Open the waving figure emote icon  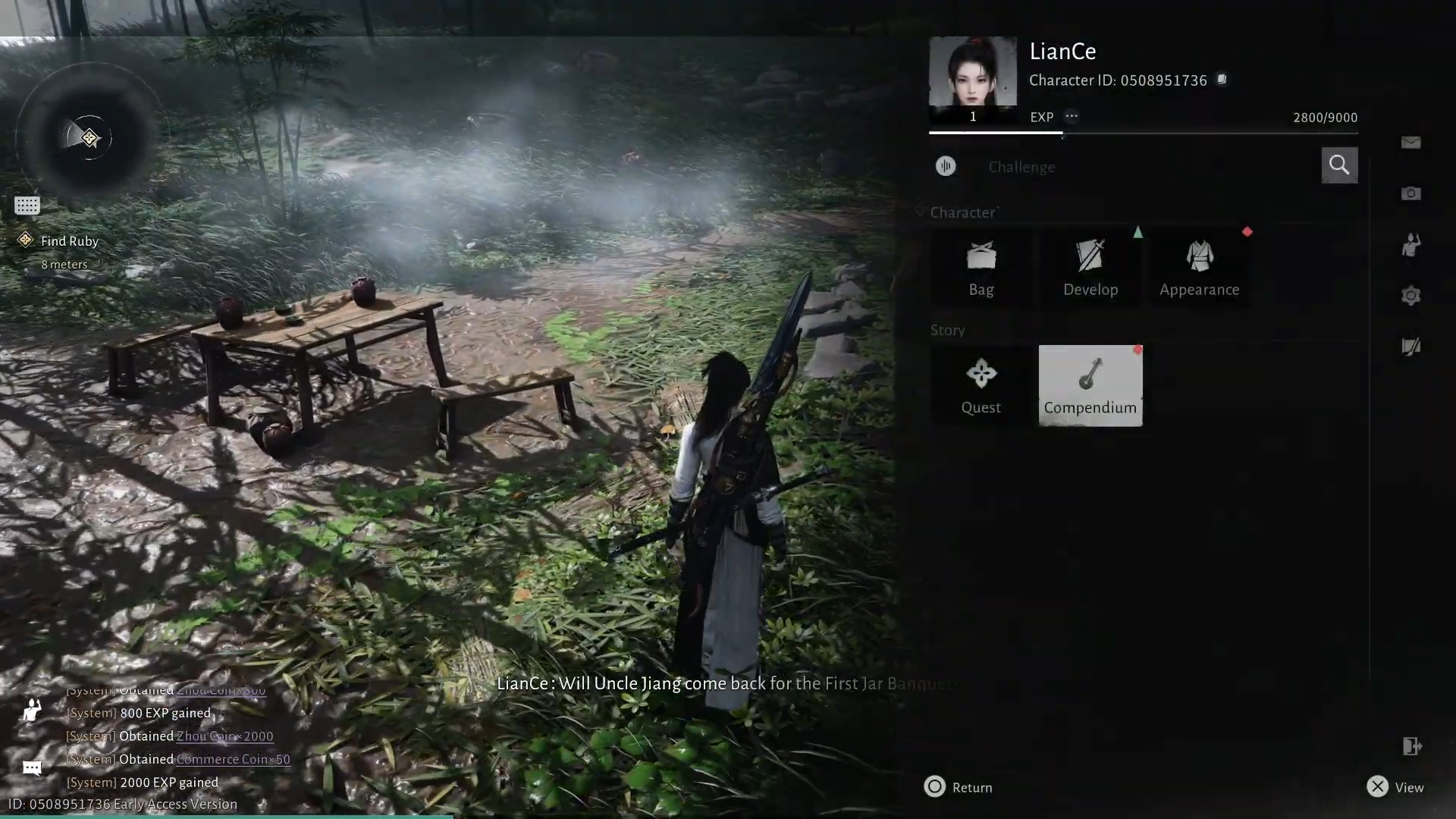click(1410, 244)
